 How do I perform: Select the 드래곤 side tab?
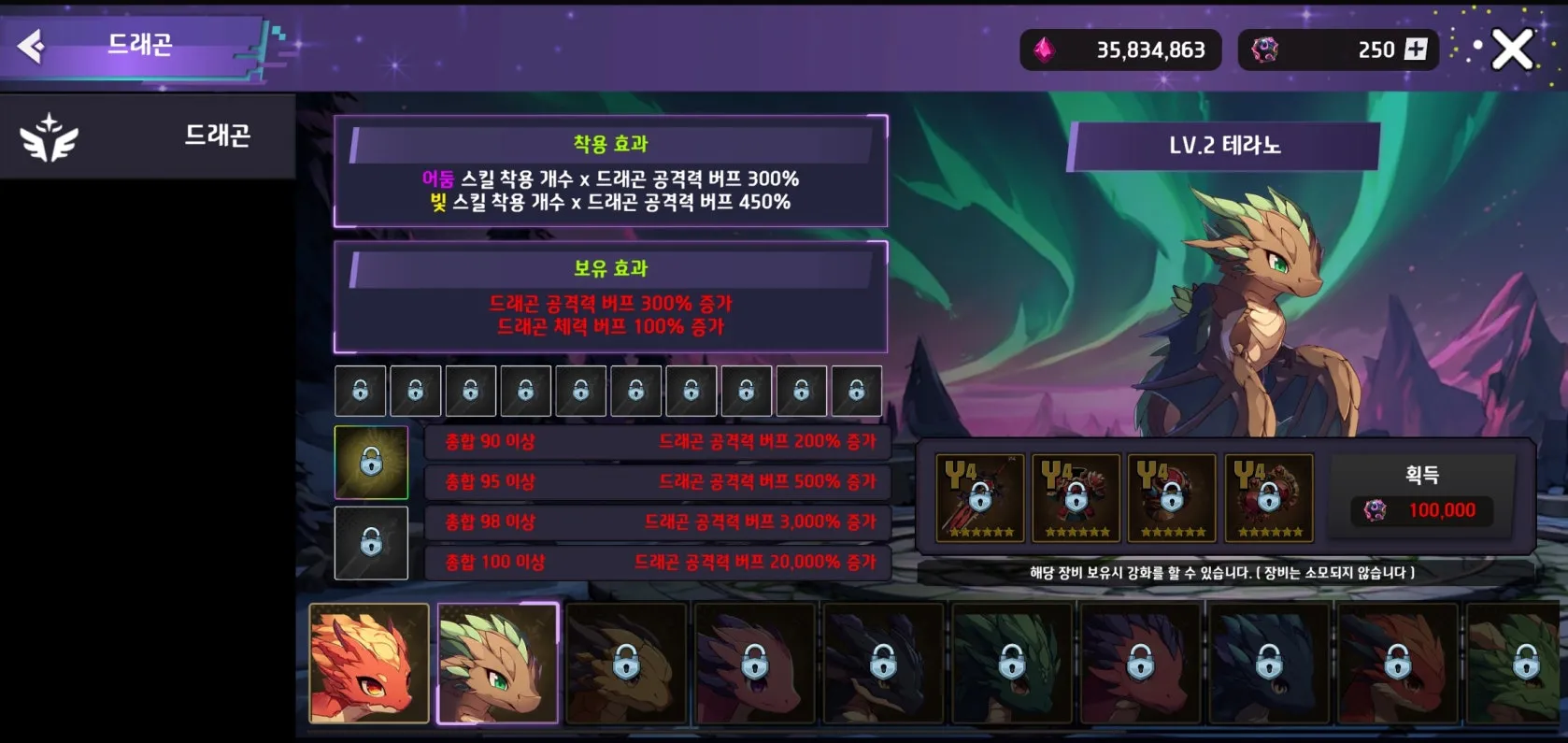point(148,136)
